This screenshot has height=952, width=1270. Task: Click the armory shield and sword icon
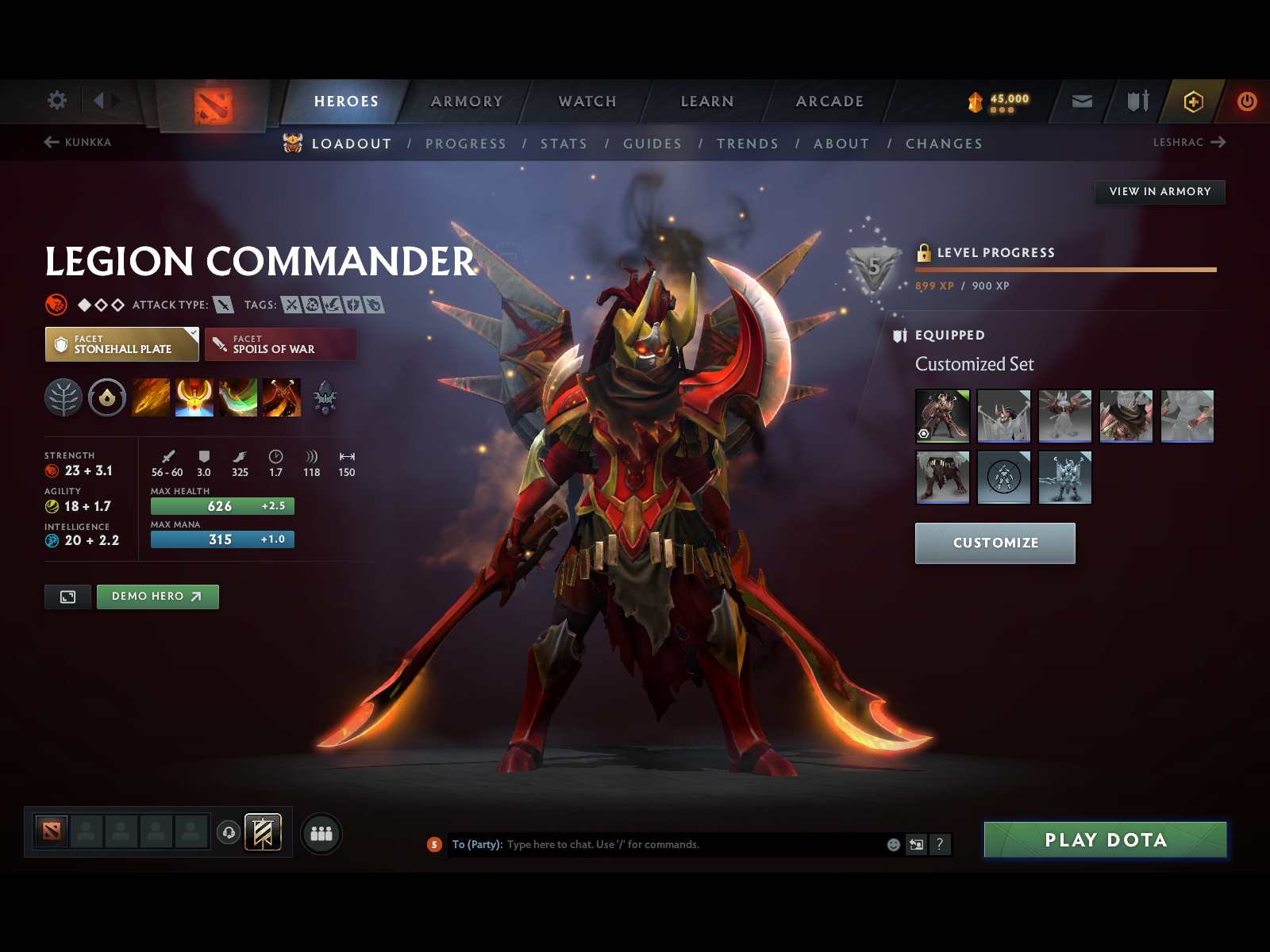1137,102
